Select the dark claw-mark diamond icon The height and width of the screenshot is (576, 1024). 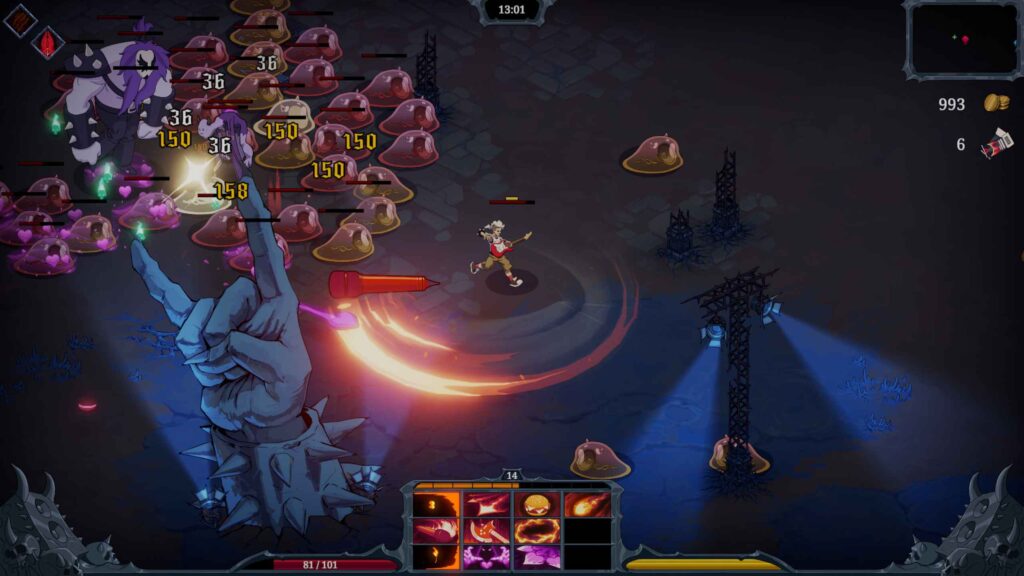20,20
